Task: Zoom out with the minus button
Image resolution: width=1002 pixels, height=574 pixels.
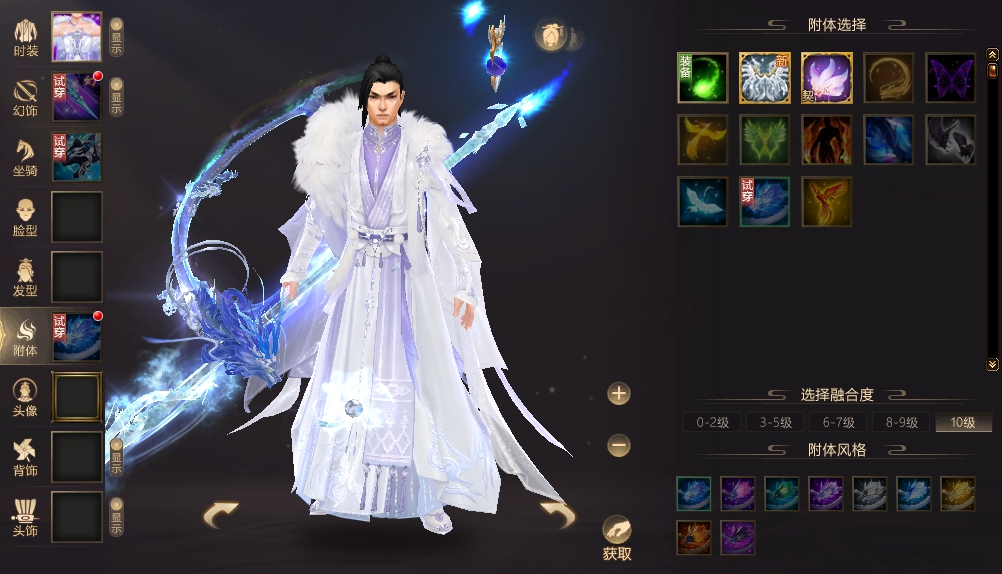Action: tap(619, 445)
